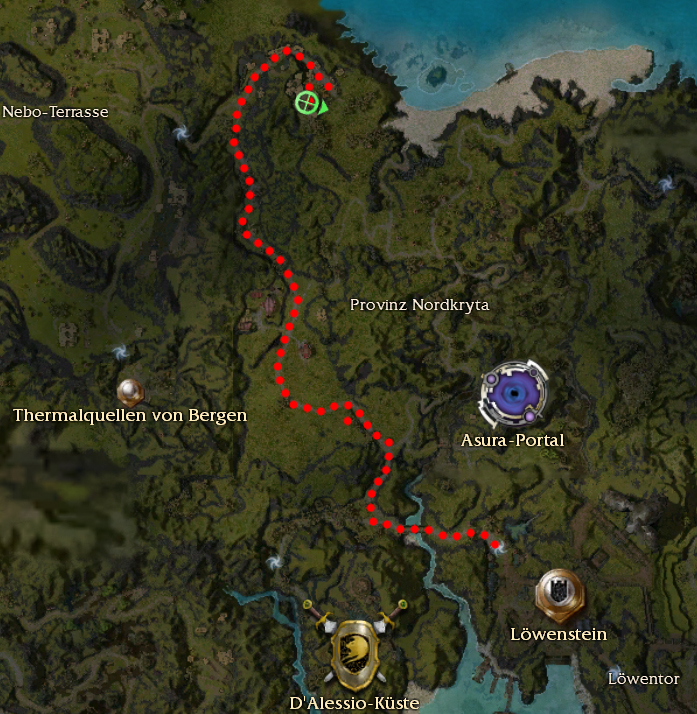Image resolution: width=697 pixels, height=714 pixels.
Task: Click the green player position marker
Action: click(x=309, y=103)
